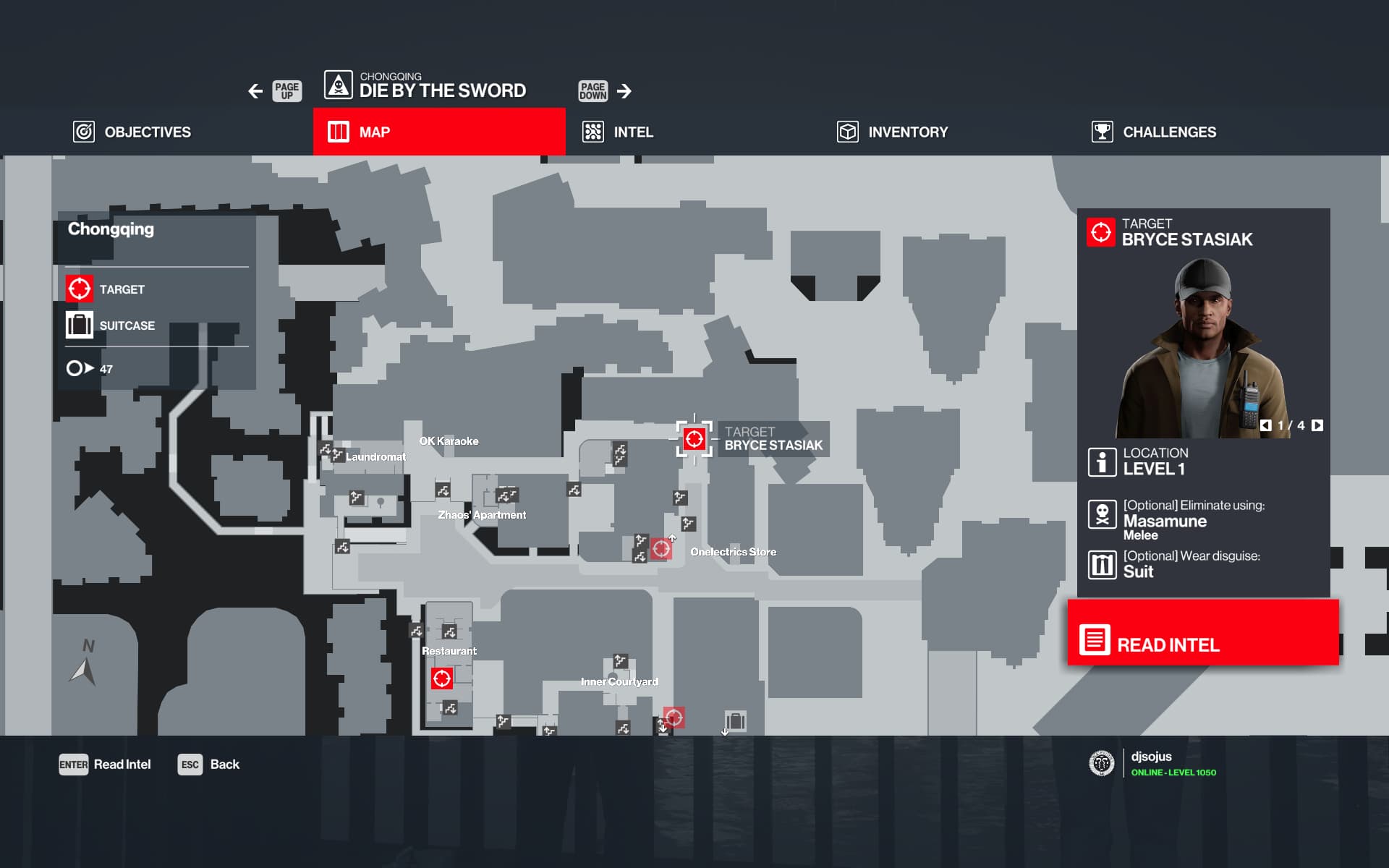Select the Bryce Stasiak target map marker

click(694, 439)
